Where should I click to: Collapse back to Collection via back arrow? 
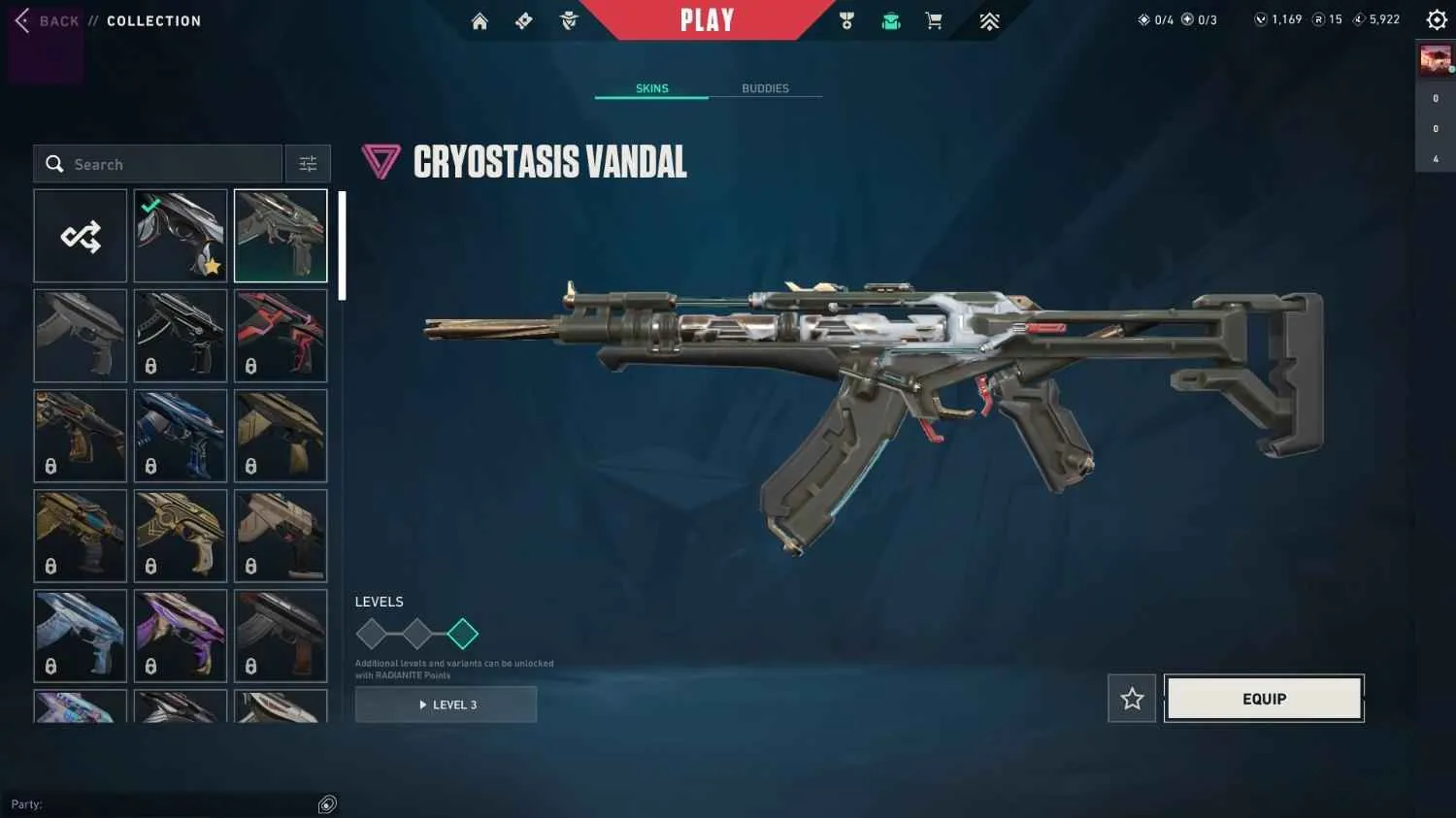tap(21, 19)
